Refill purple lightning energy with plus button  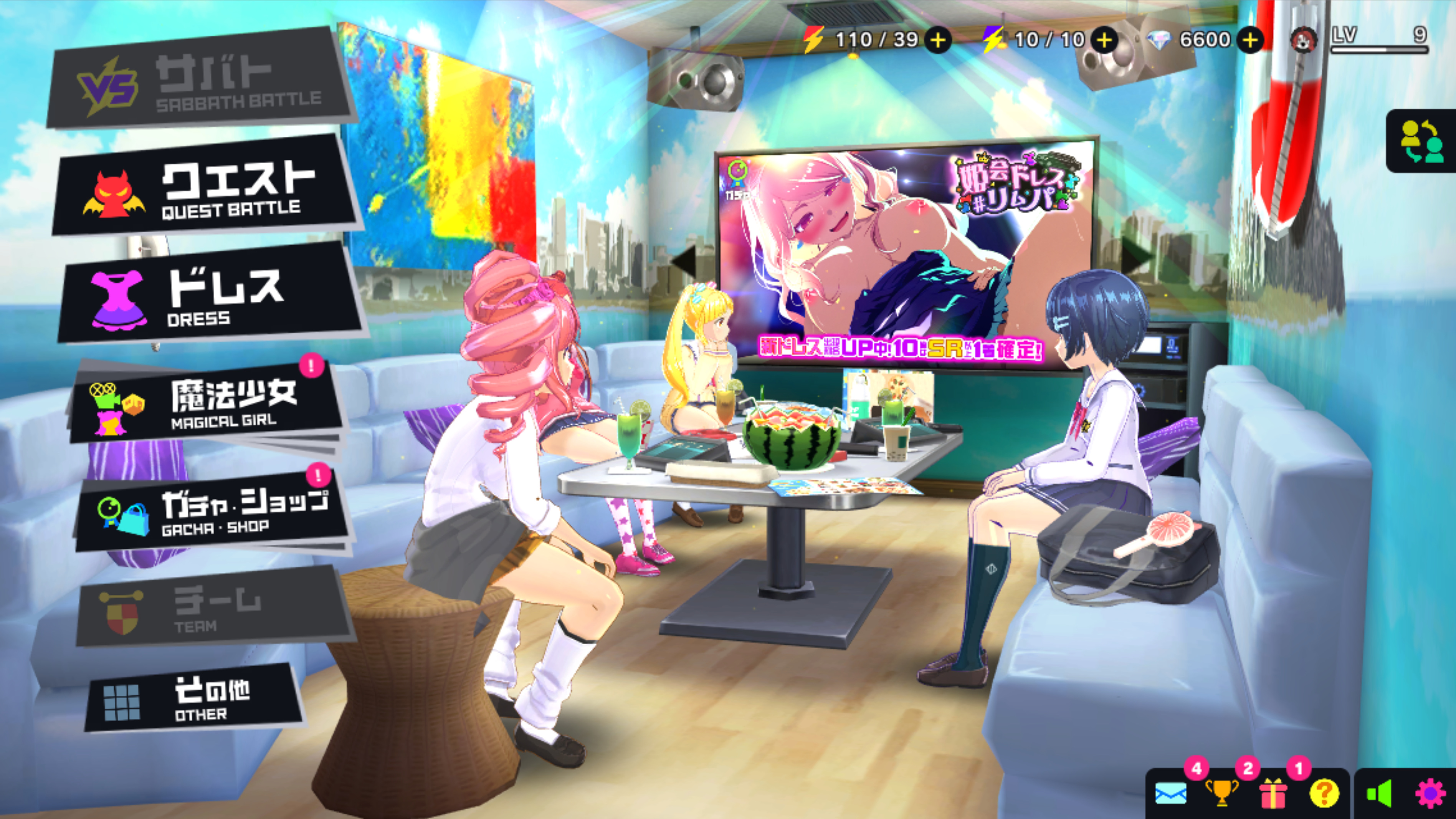(1104, 40)
